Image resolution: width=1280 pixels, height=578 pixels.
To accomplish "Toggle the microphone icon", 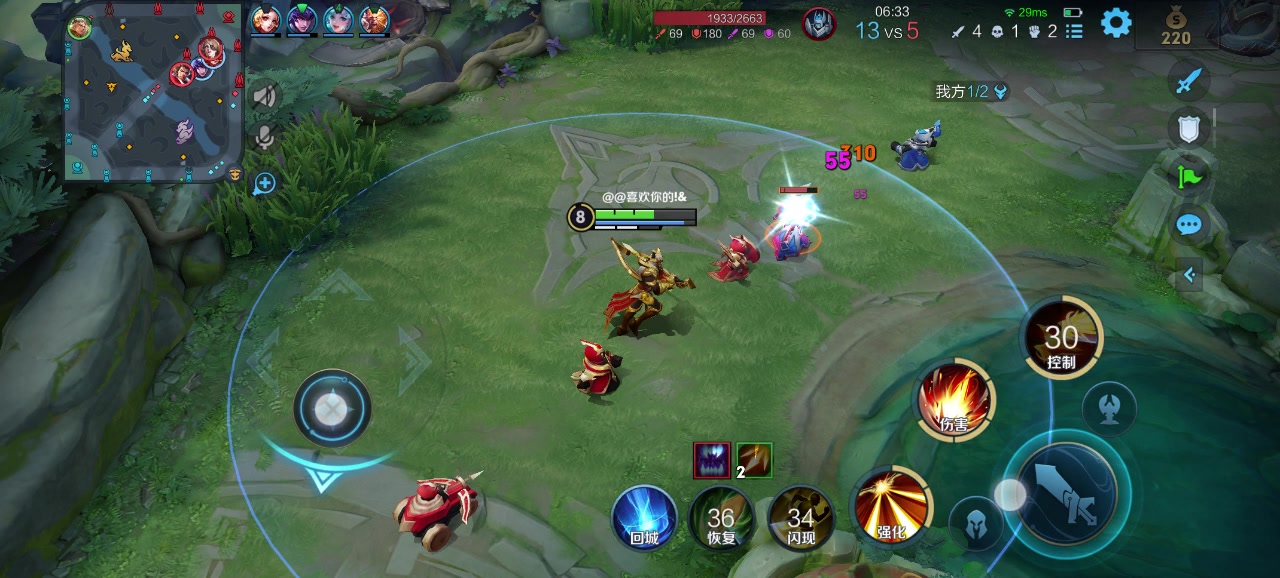I will pyautogui.click(x=265, y=138).
